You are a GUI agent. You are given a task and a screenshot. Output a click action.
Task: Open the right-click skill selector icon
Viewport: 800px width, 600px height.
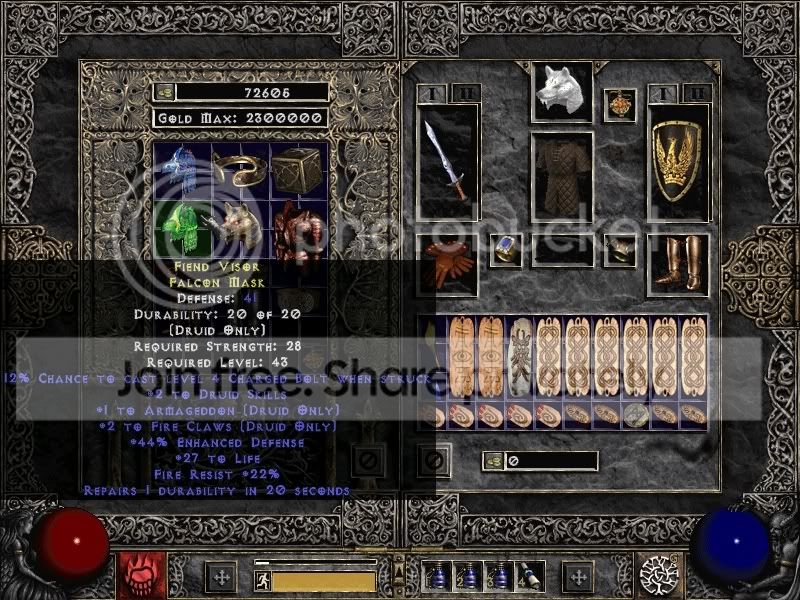click(x=663, y=575)
